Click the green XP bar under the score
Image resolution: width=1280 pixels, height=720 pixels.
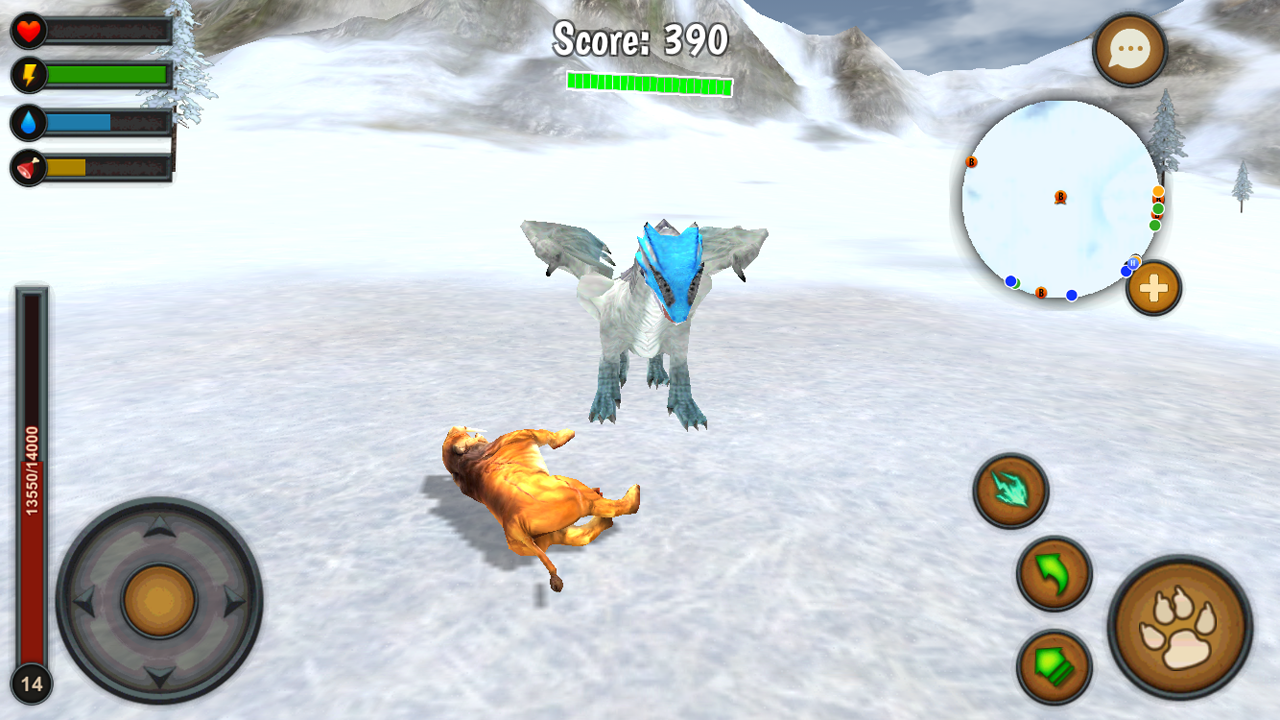click(x=648, y=83)
